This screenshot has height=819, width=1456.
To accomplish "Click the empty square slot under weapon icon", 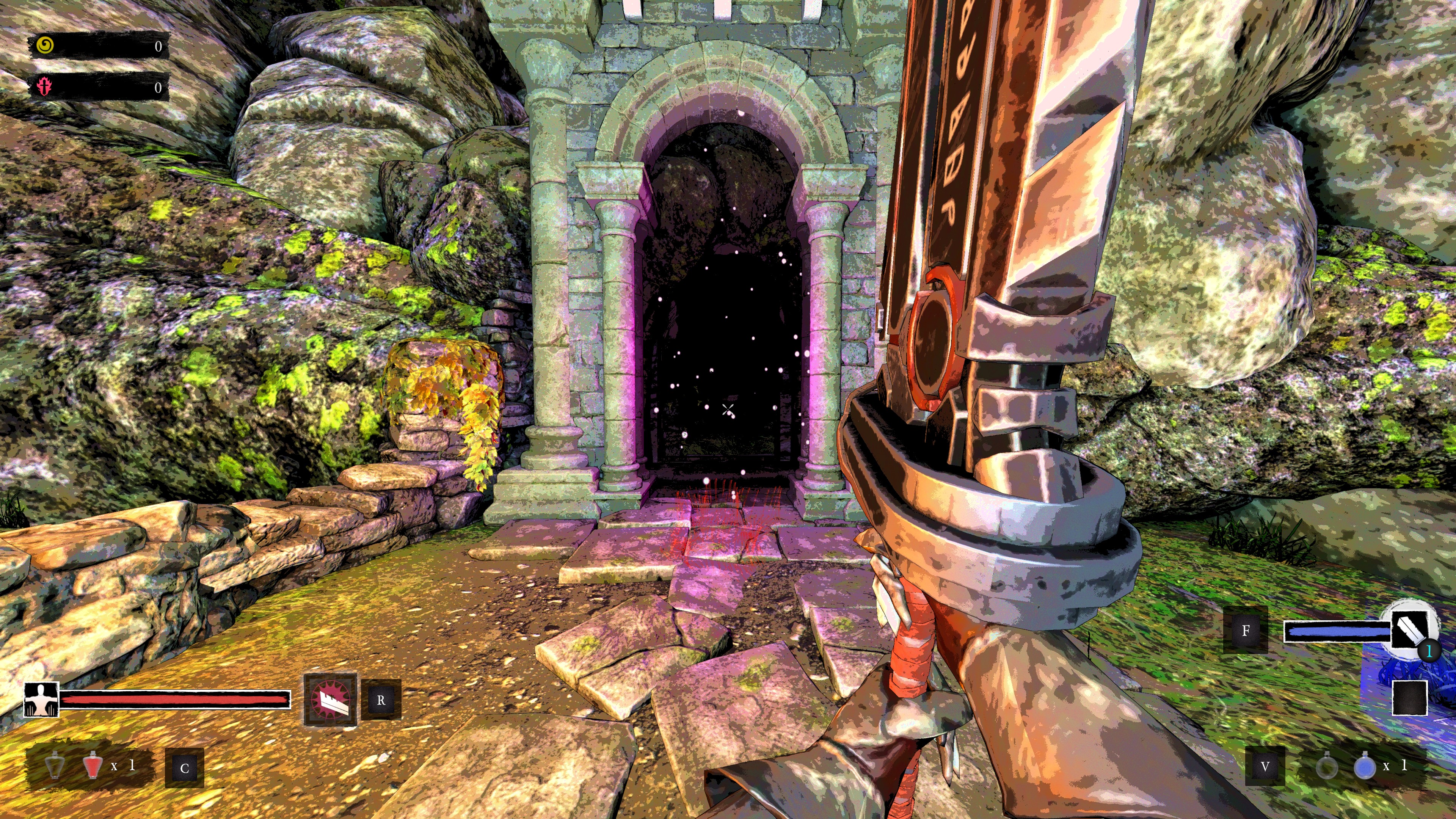I will tap(1409, 698).
